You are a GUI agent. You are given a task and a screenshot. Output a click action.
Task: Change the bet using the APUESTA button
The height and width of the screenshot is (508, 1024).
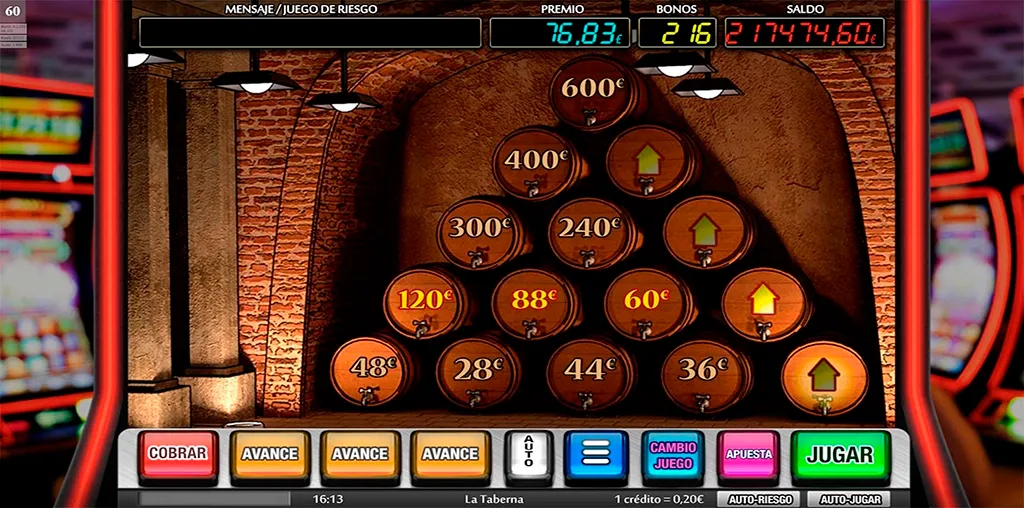[749, 455]
